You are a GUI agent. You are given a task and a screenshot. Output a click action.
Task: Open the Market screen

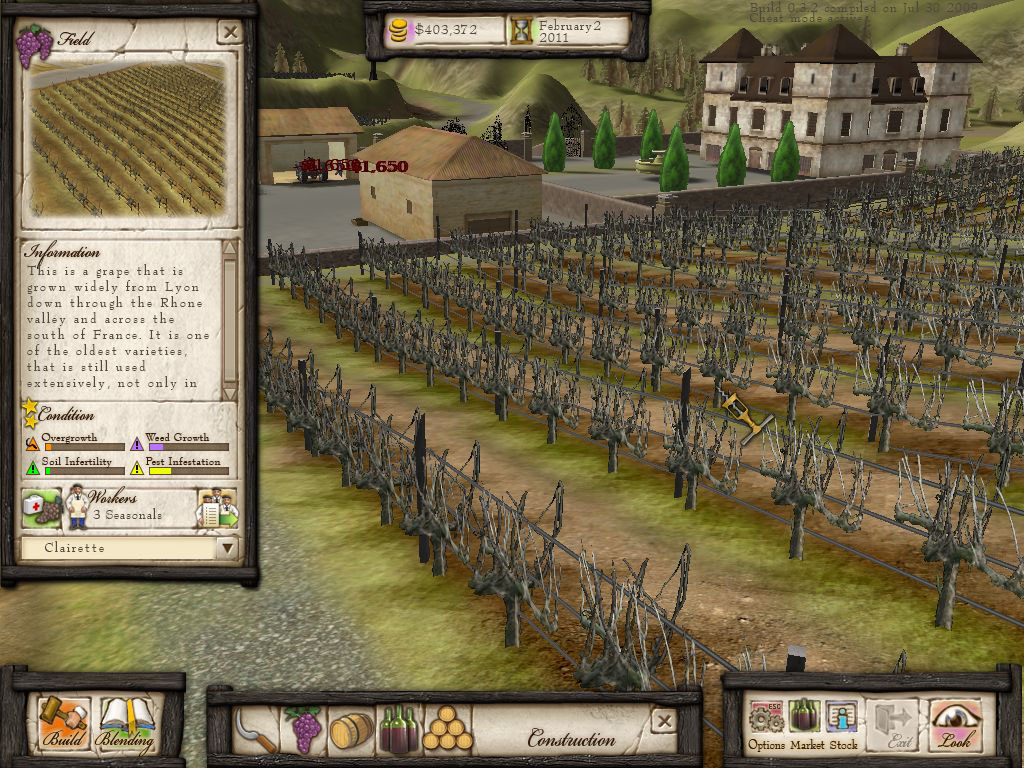pyautogui.click(x=806, y=723)
